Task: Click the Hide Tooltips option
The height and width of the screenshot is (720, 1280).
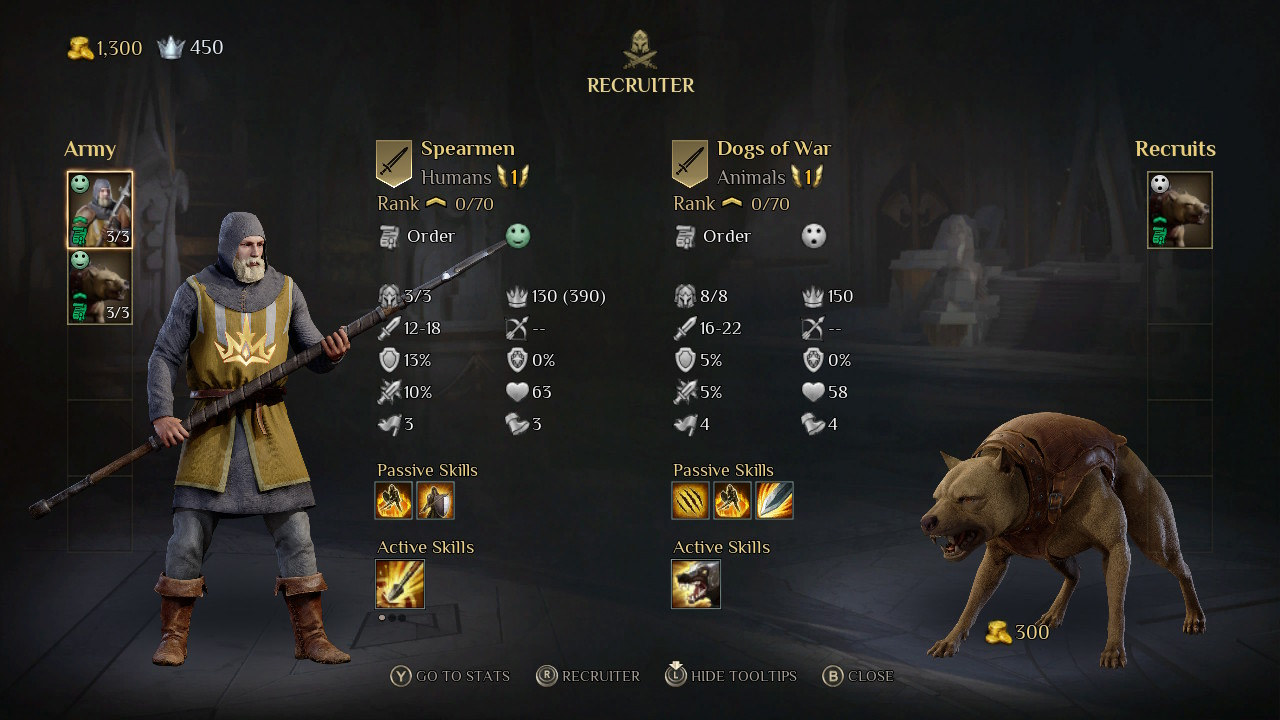Action: click(x=731, y=676)
